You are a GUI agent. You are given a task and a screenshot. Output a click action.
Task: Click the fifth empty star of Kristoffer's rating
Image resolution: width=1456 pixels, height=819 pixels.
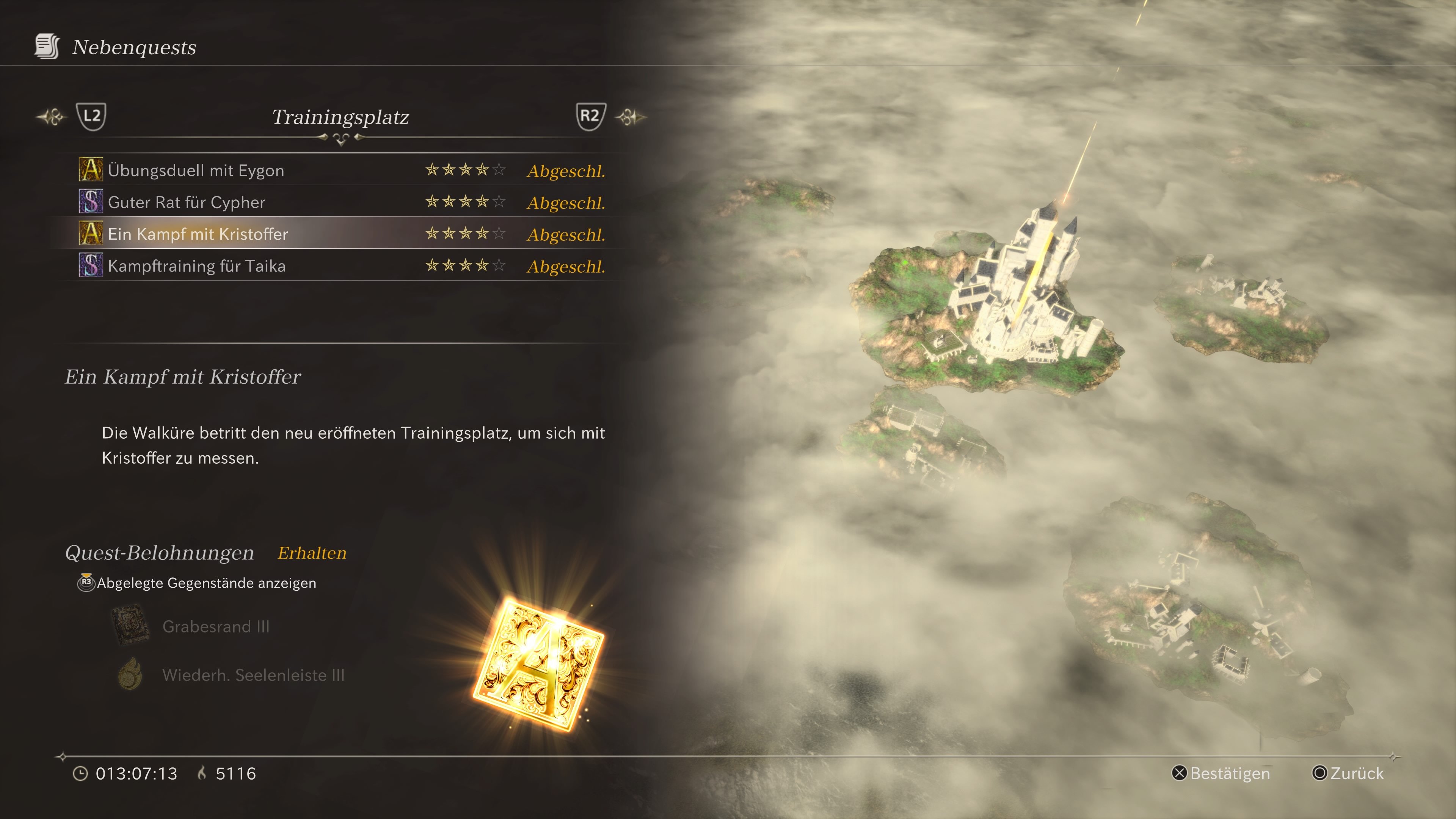(x=500, y=234)
